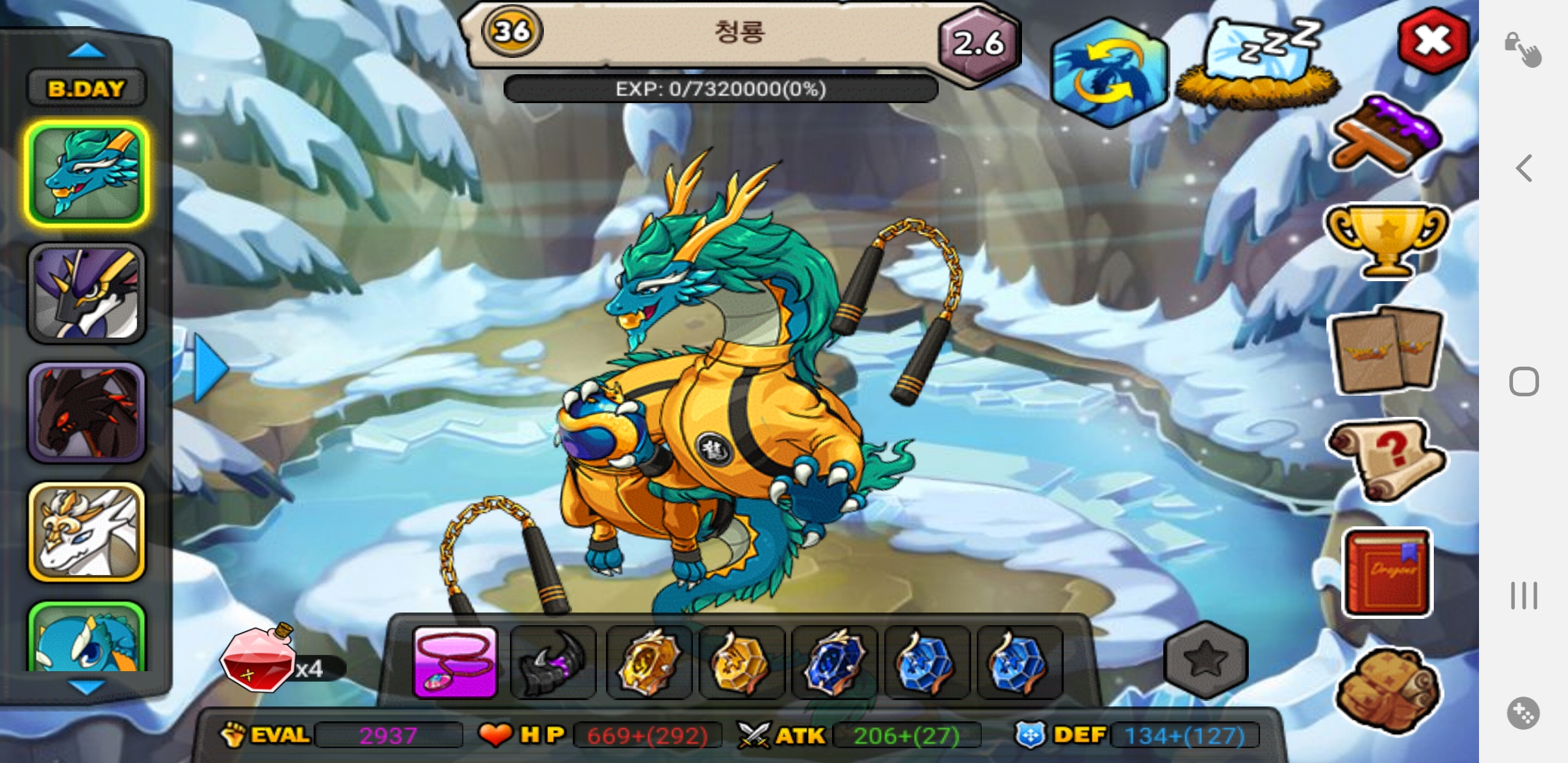Use the red potion flask
Viewport: 1568px width, 763px height.
258,661
